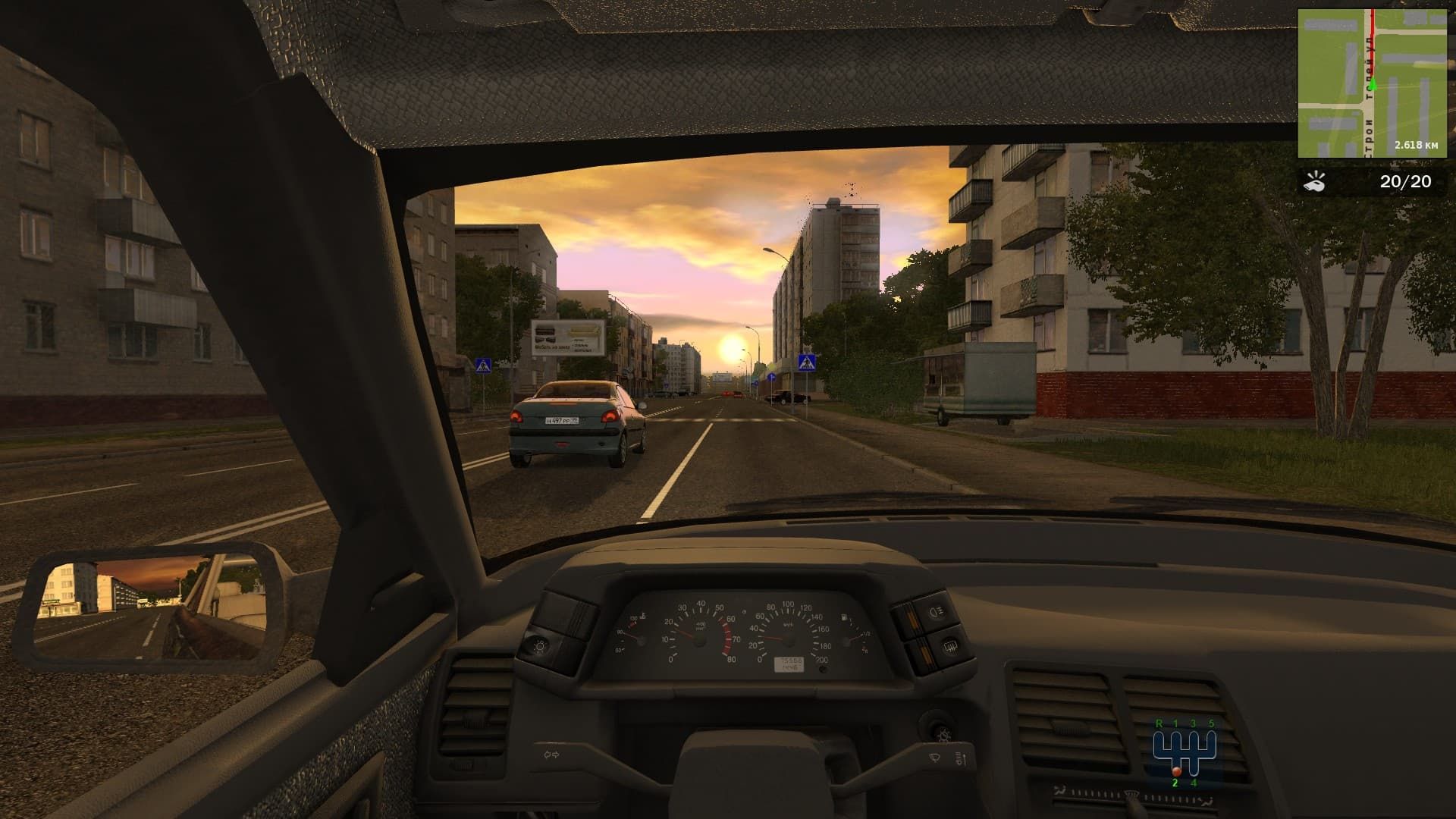This screenshot has width=1456, height=819.
Task: Click the headlight bulb symbol on the light switch
Action: click(539, 647)
